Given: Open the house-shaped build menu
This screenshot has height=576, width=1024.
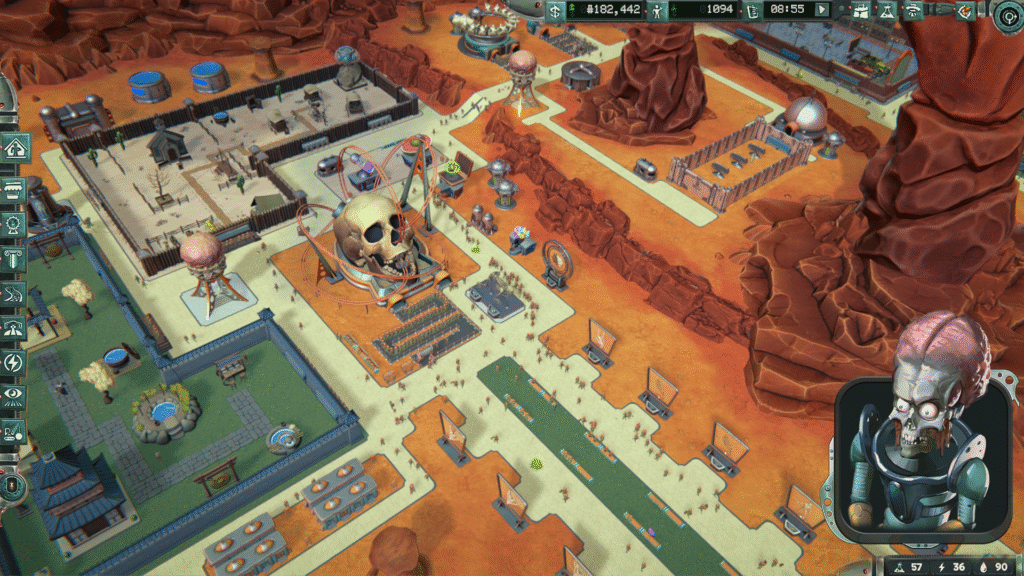Looking at the screenshot, I should (16, 148).
